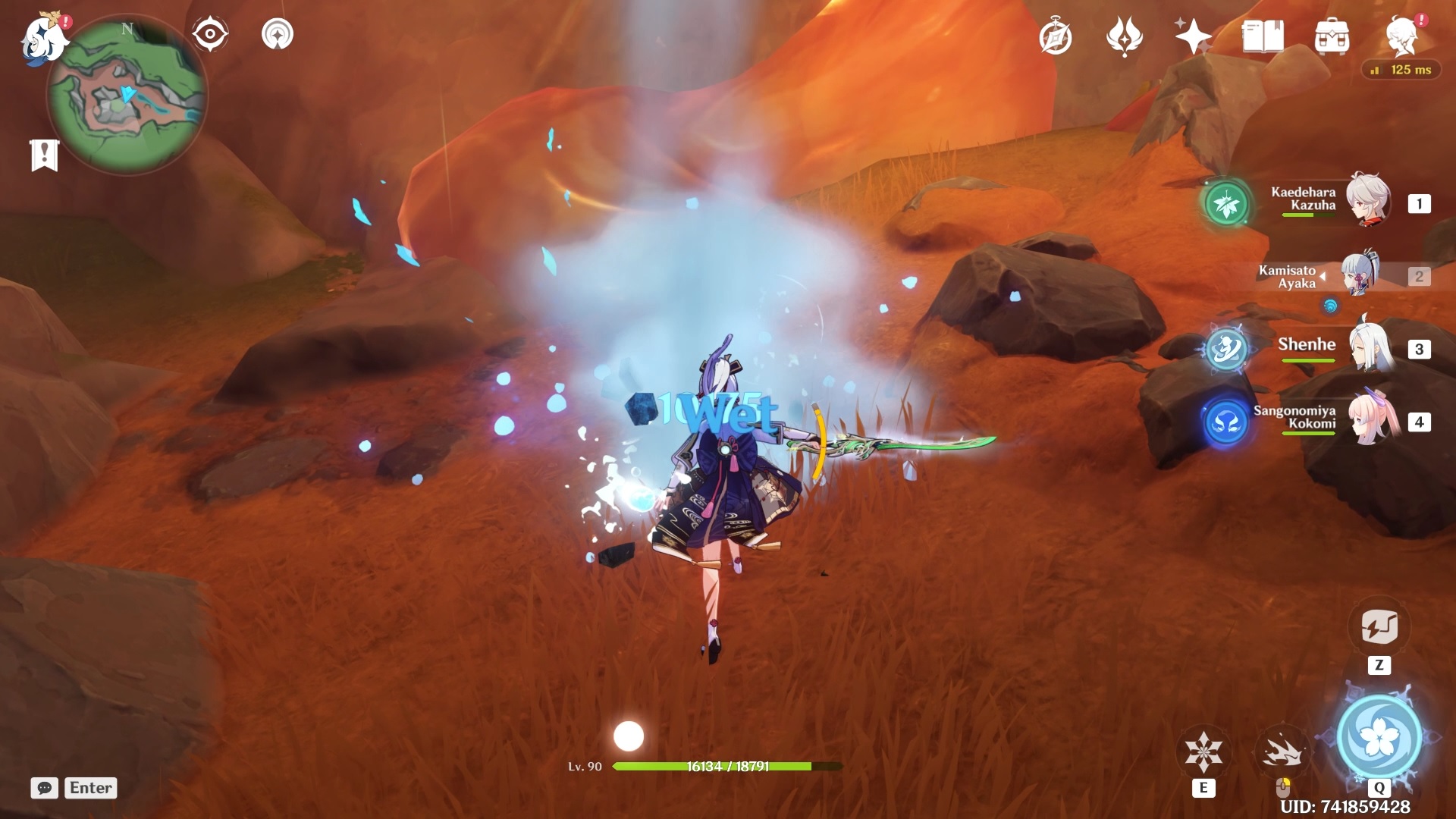The image size is (1456, 819).
Task: Open the backpack inventory
Action: point(1332,36)
